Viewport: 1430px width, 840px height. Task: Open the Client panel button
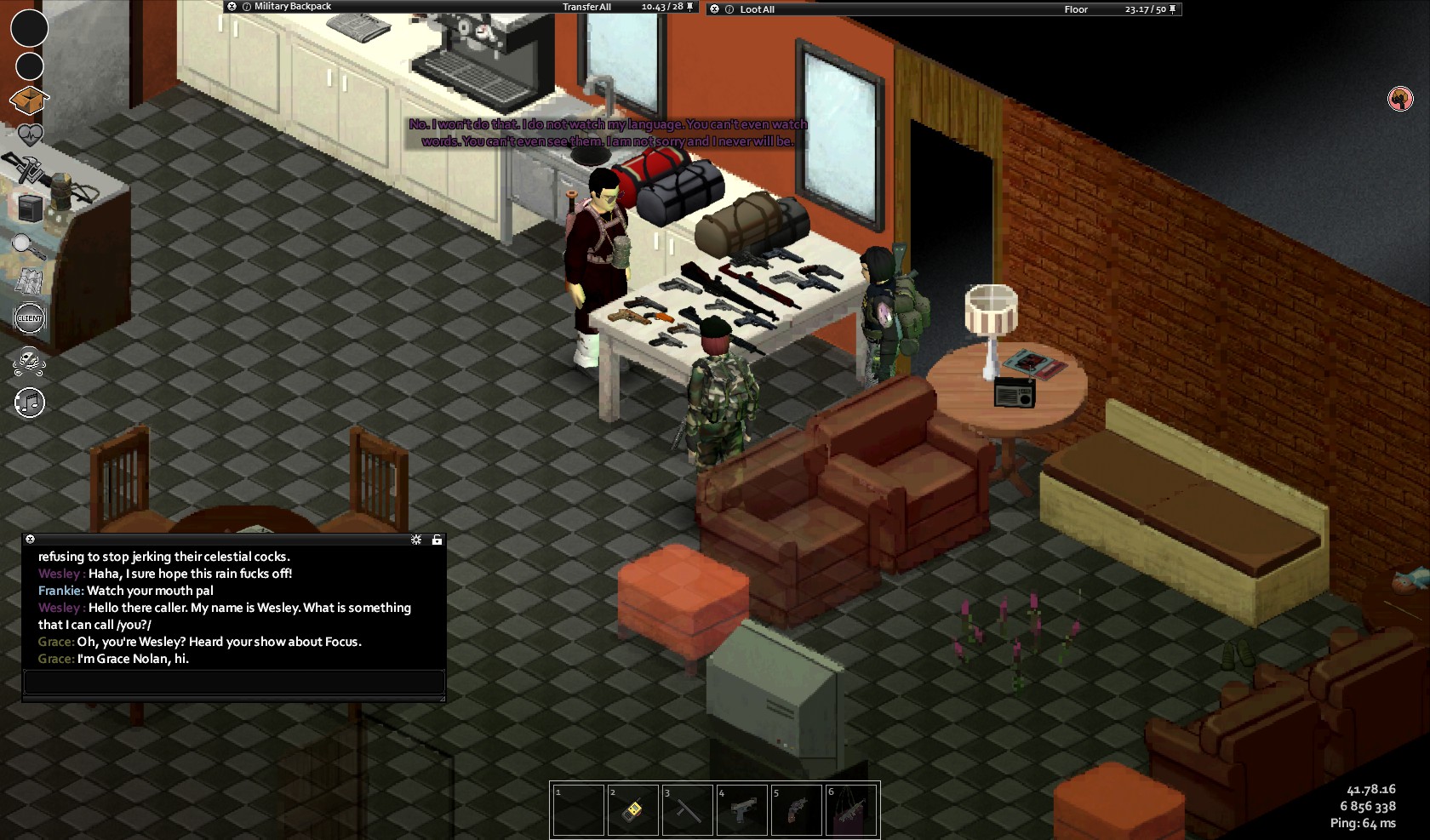pyautogui.click(x=30, y=318)
